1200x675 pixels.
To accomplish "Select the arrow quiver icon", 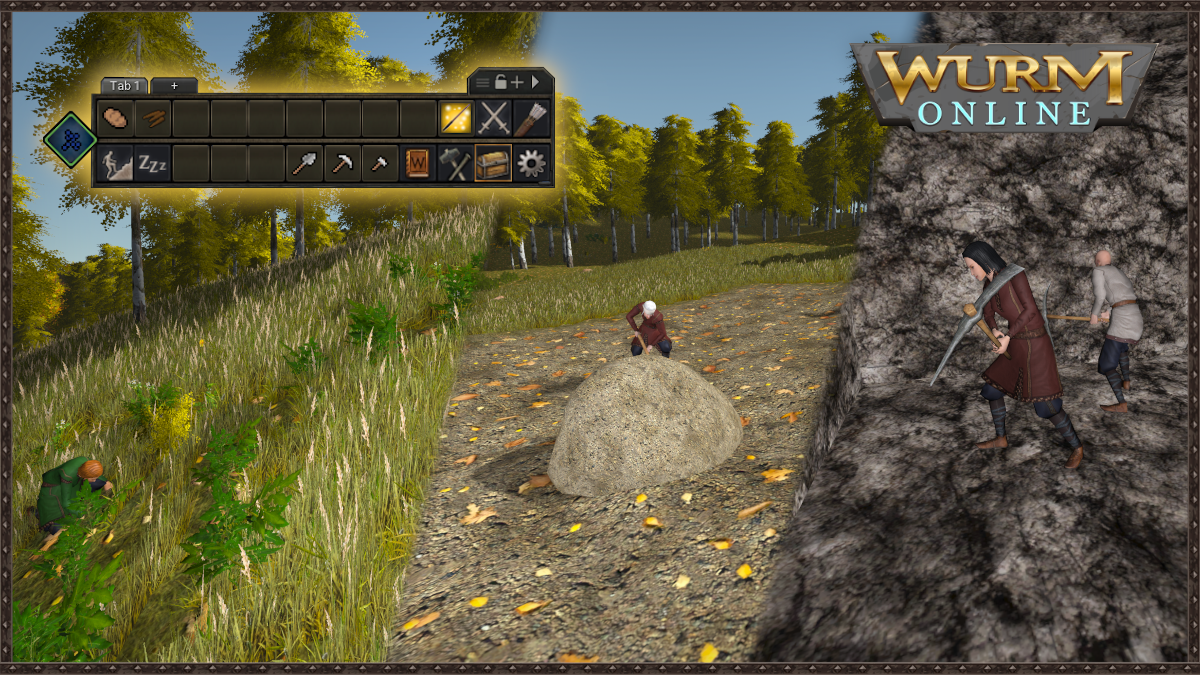I will tap(531, 118).
